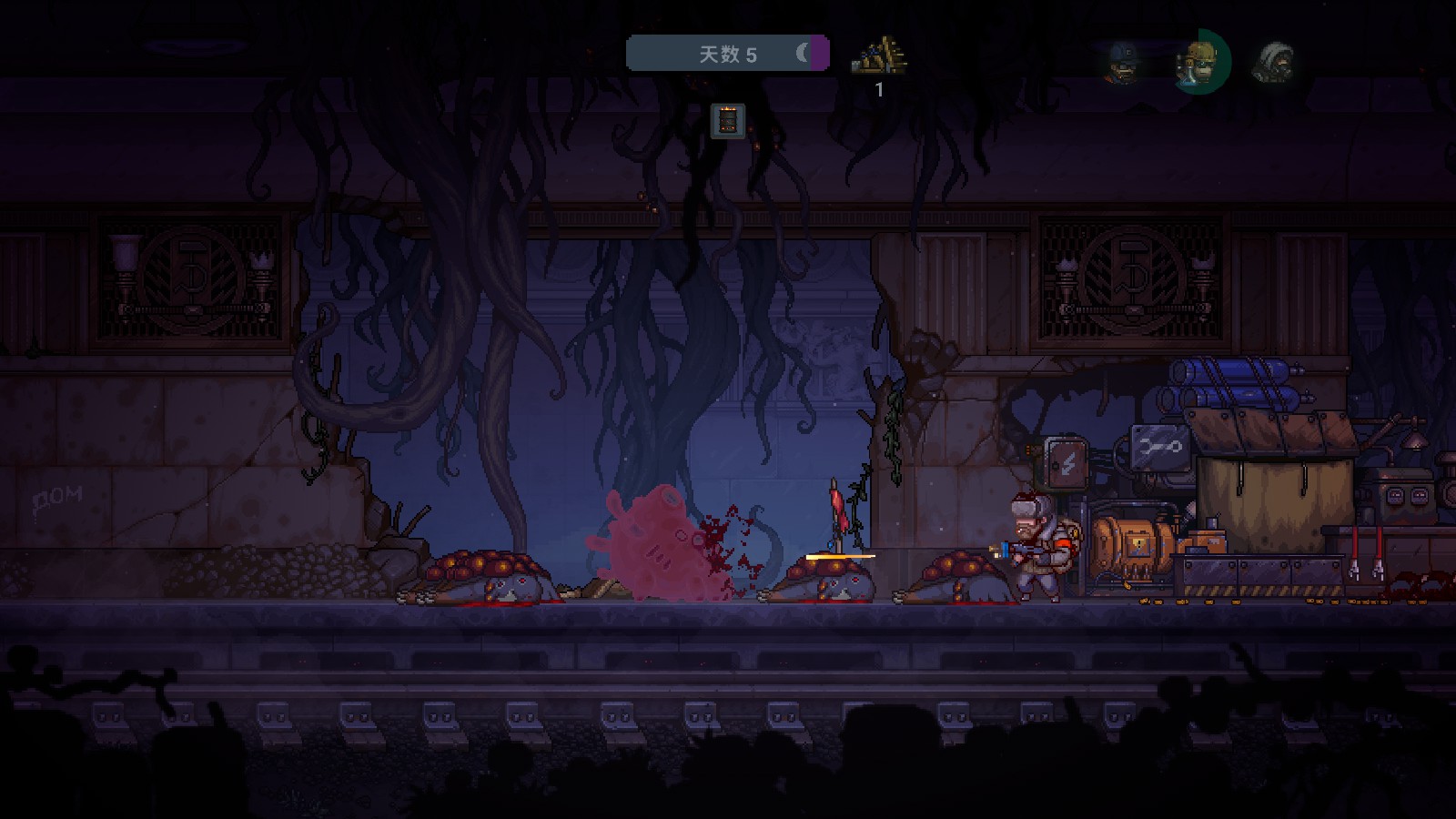Choose the yellow-helmet scientist portrait
This screenshot has height=819, width=1456.
1200,62
